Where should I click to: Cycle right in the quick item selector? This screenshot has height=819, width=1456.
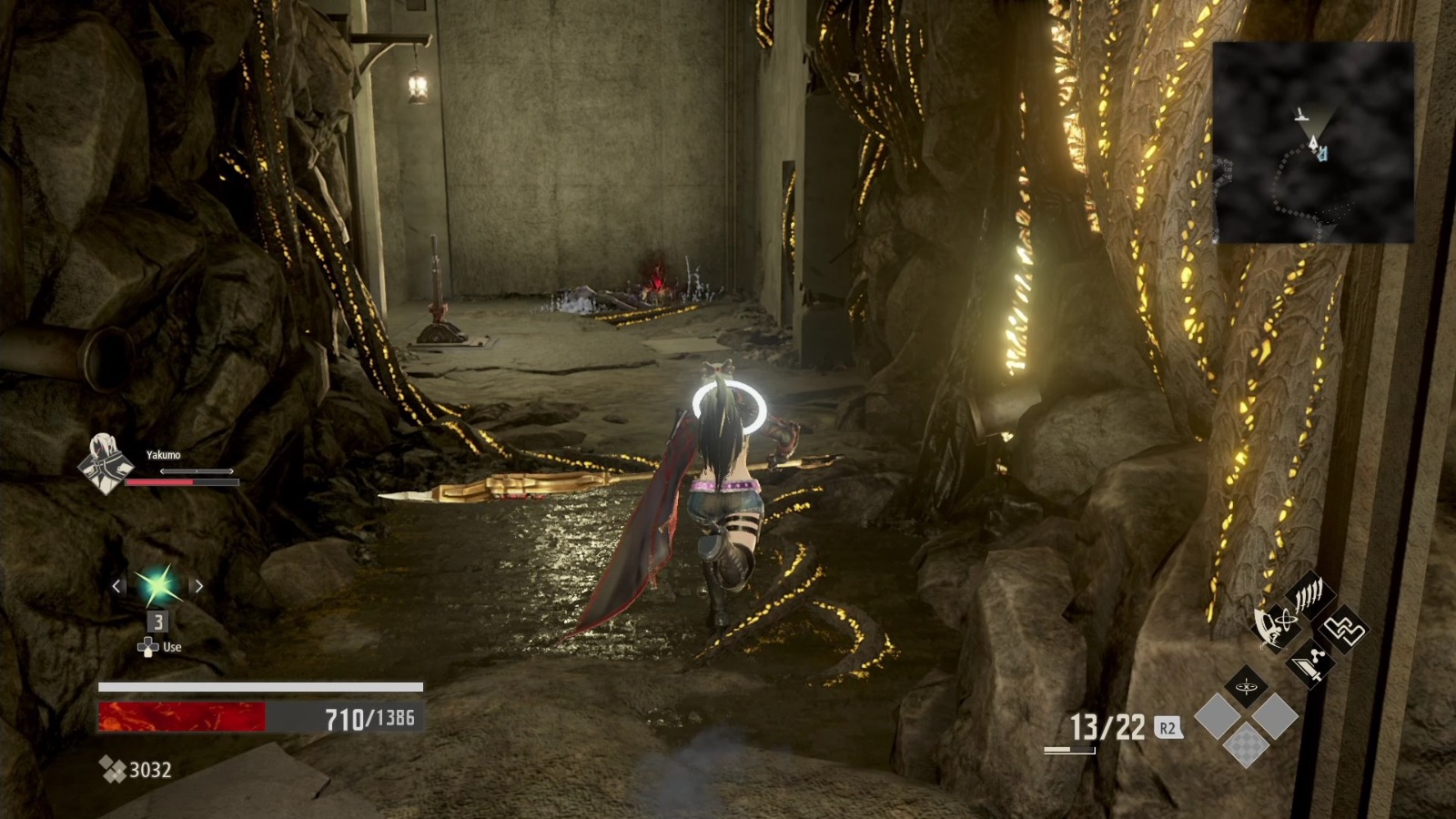[x=197, y=587]
